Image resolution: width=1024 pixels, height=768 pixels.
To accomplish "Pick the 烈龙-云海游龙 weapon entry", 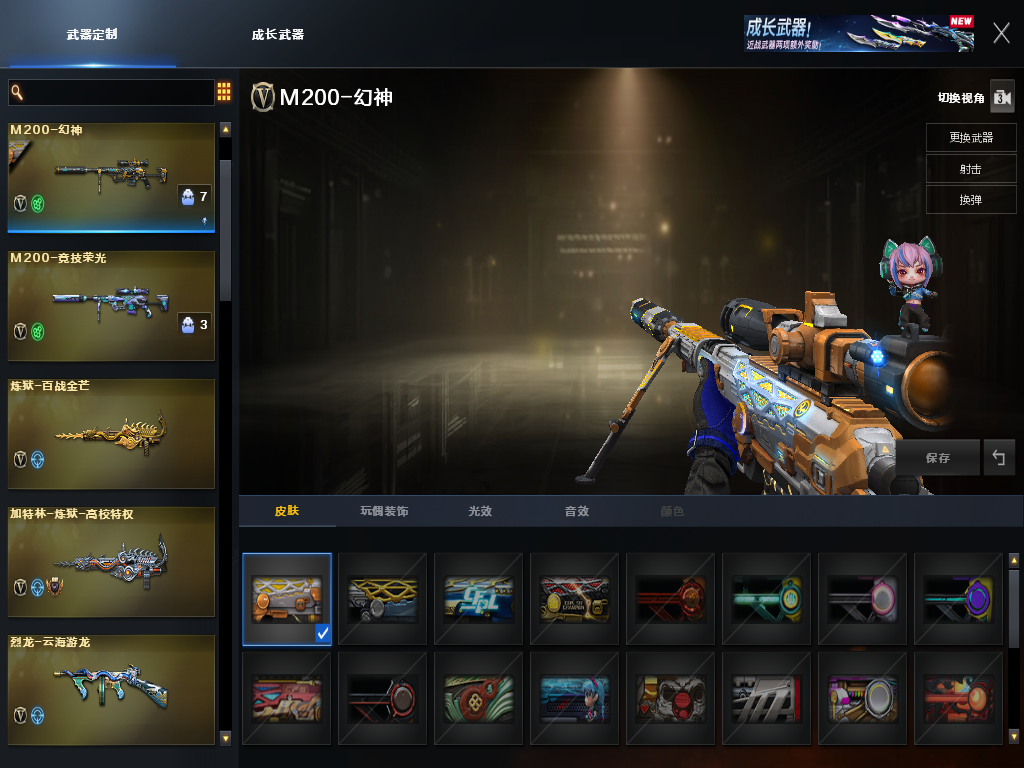I will click(x=111, y=689).
